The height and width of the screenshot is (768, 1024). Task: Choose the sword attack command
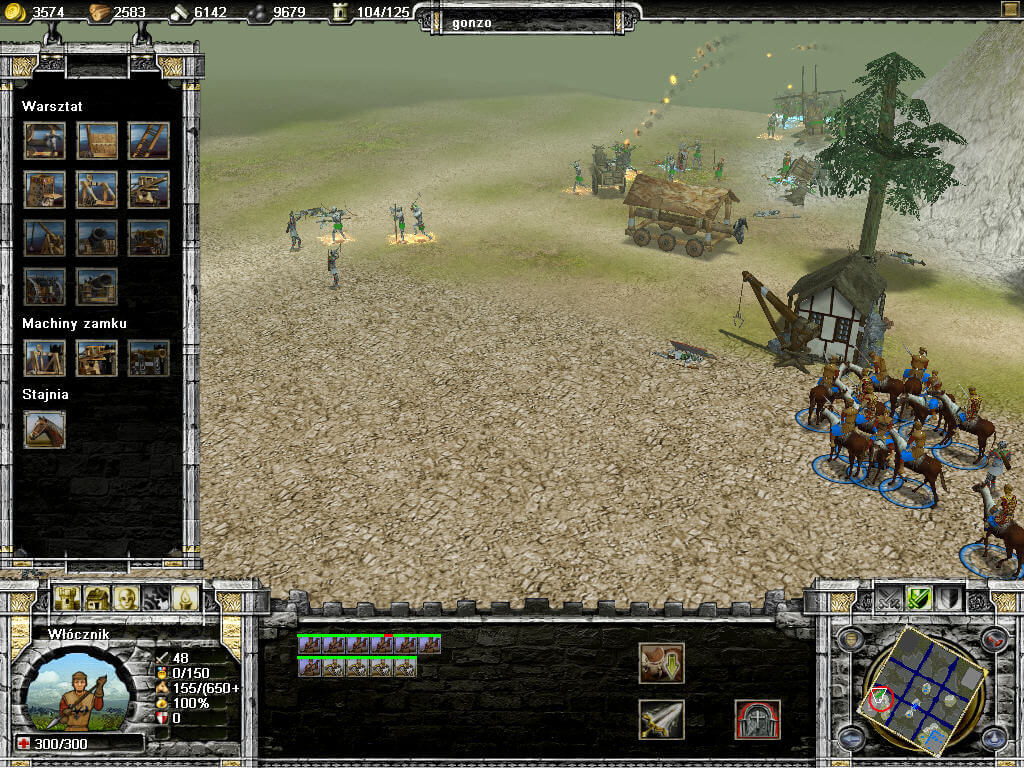pyautogui.click(x=661, y=720)
